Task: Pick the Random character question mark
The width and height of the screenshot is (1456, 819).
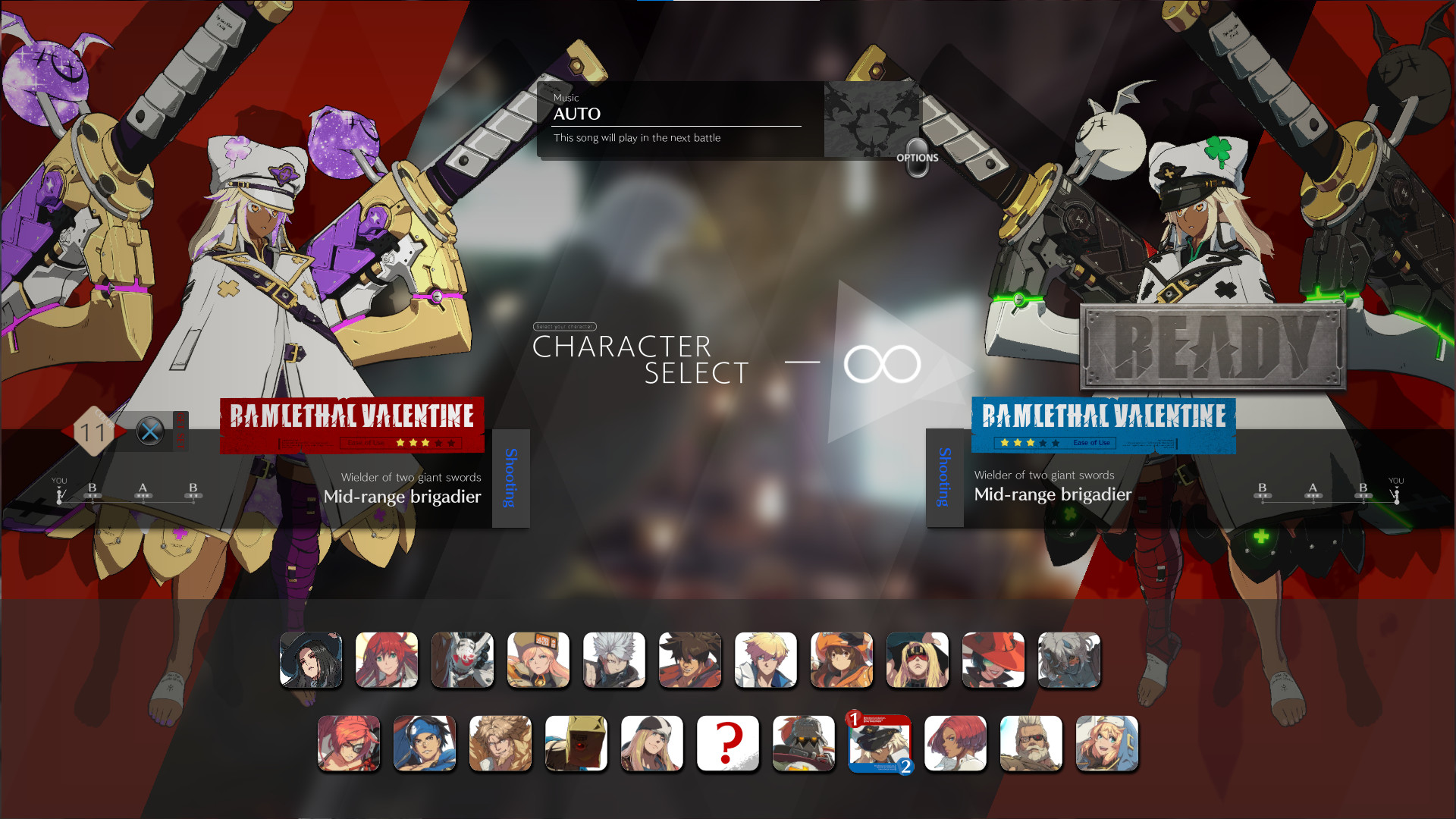Action: [728, 743]
